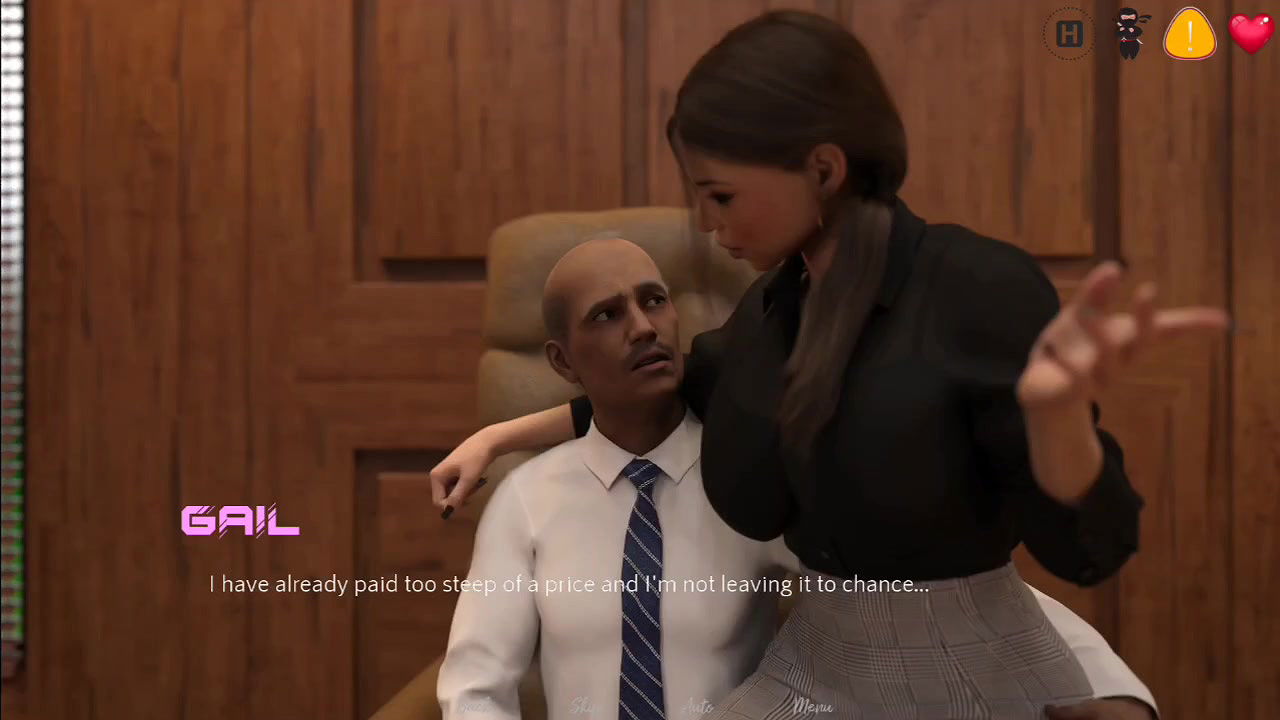Disable Auto mode in the quick bar

[697, 705]
